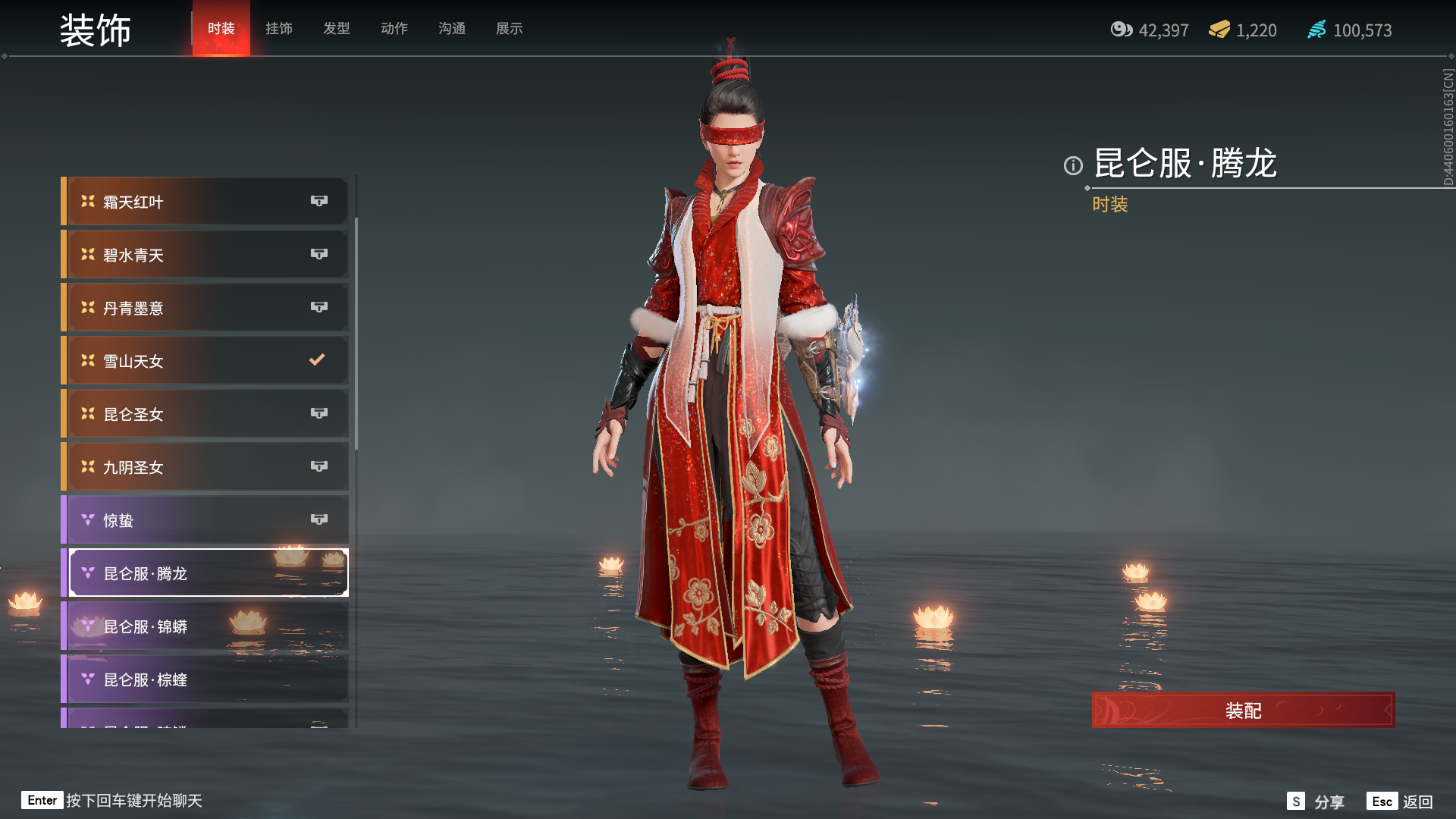The image size is (1456, 819).
Task: Preview the 昆仑服·锦蟒 outfit
Action: coord(206,626)
